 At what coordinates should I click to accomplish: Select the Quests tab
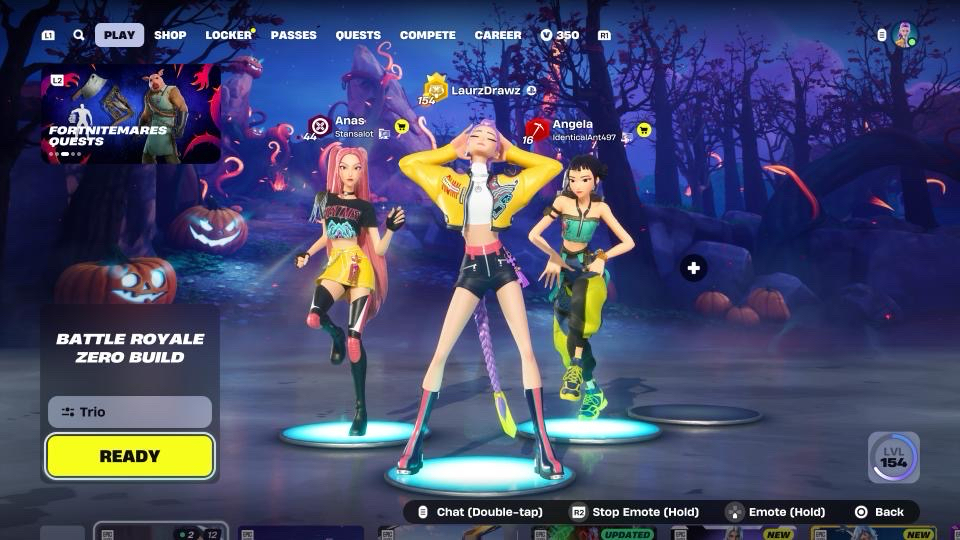[358, 35]
